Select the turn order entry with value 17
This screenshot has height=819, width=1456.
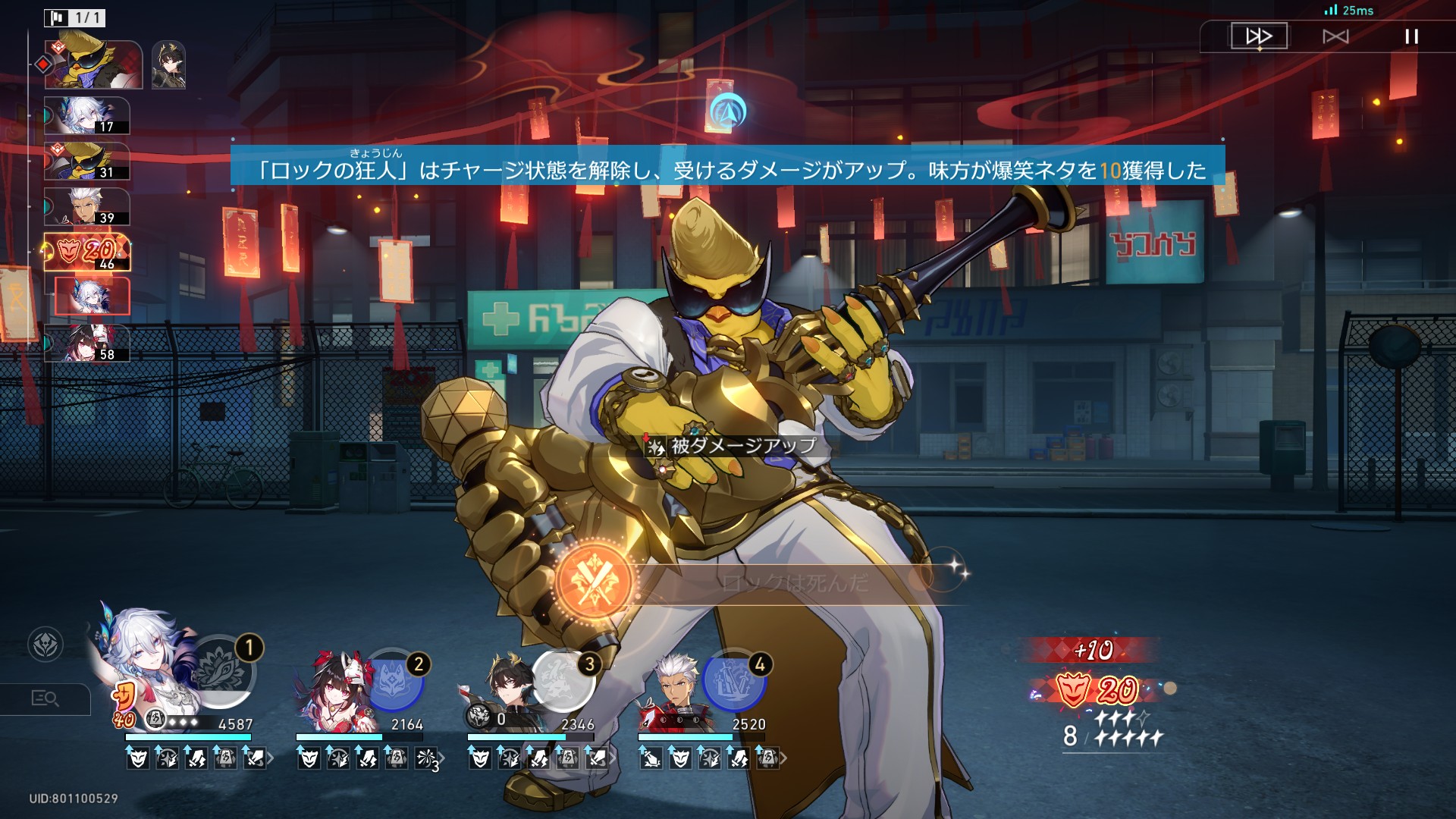coord(86,116)
